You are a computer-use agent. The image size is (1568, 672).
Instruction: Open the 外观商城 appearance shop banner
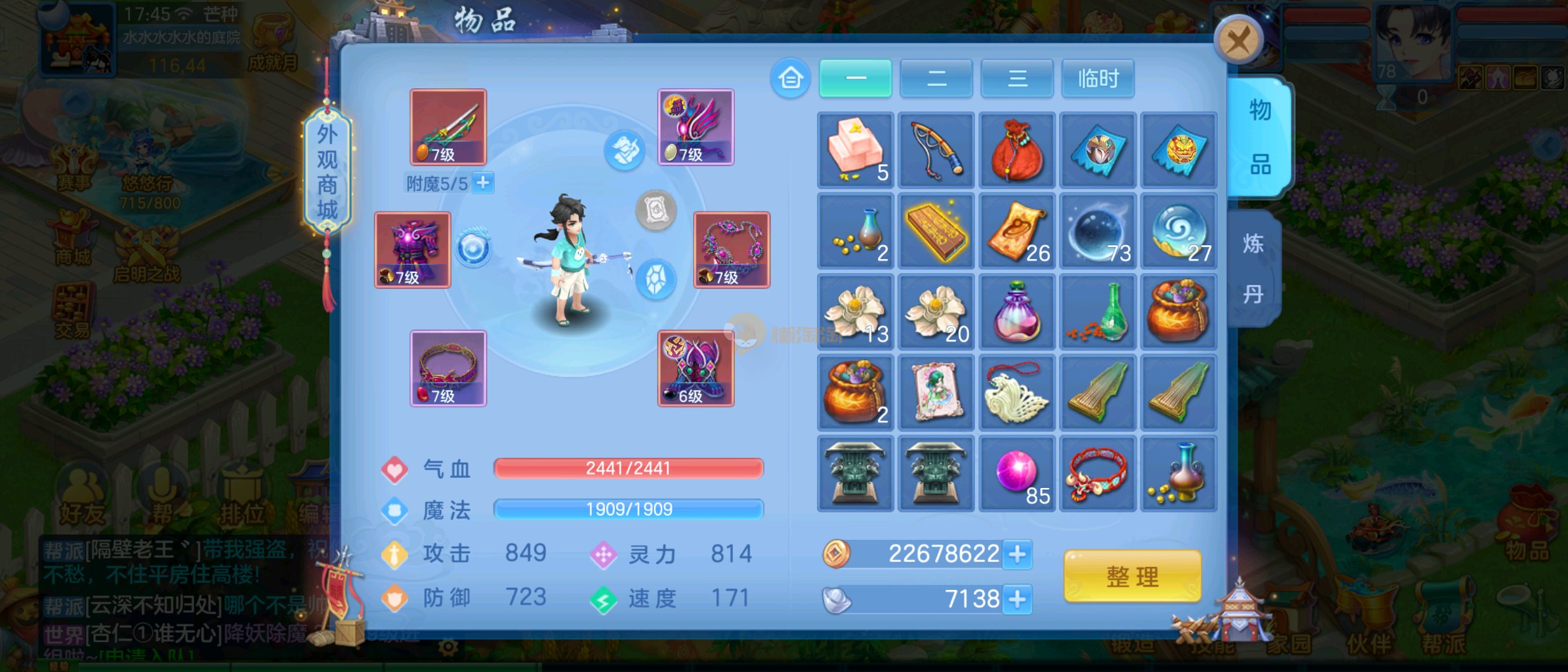(x=327, y=172)
